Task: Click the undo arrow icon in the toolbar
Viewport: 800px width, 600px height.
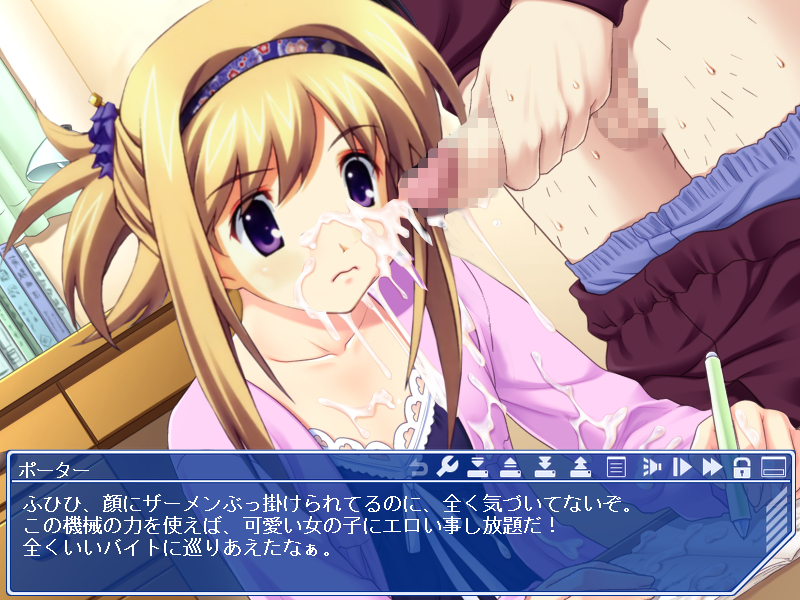Action: (x=419, y=467)
